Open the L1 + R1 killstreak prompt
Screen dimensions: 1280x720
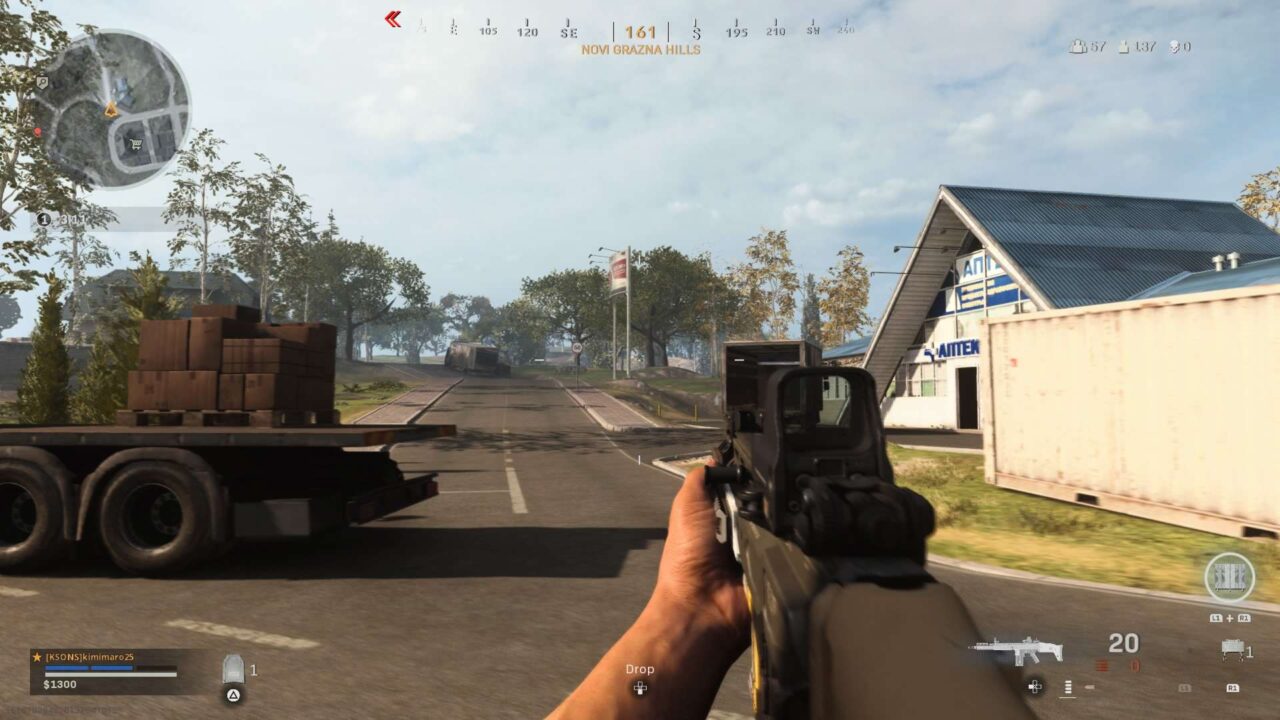coord(1230,618)
